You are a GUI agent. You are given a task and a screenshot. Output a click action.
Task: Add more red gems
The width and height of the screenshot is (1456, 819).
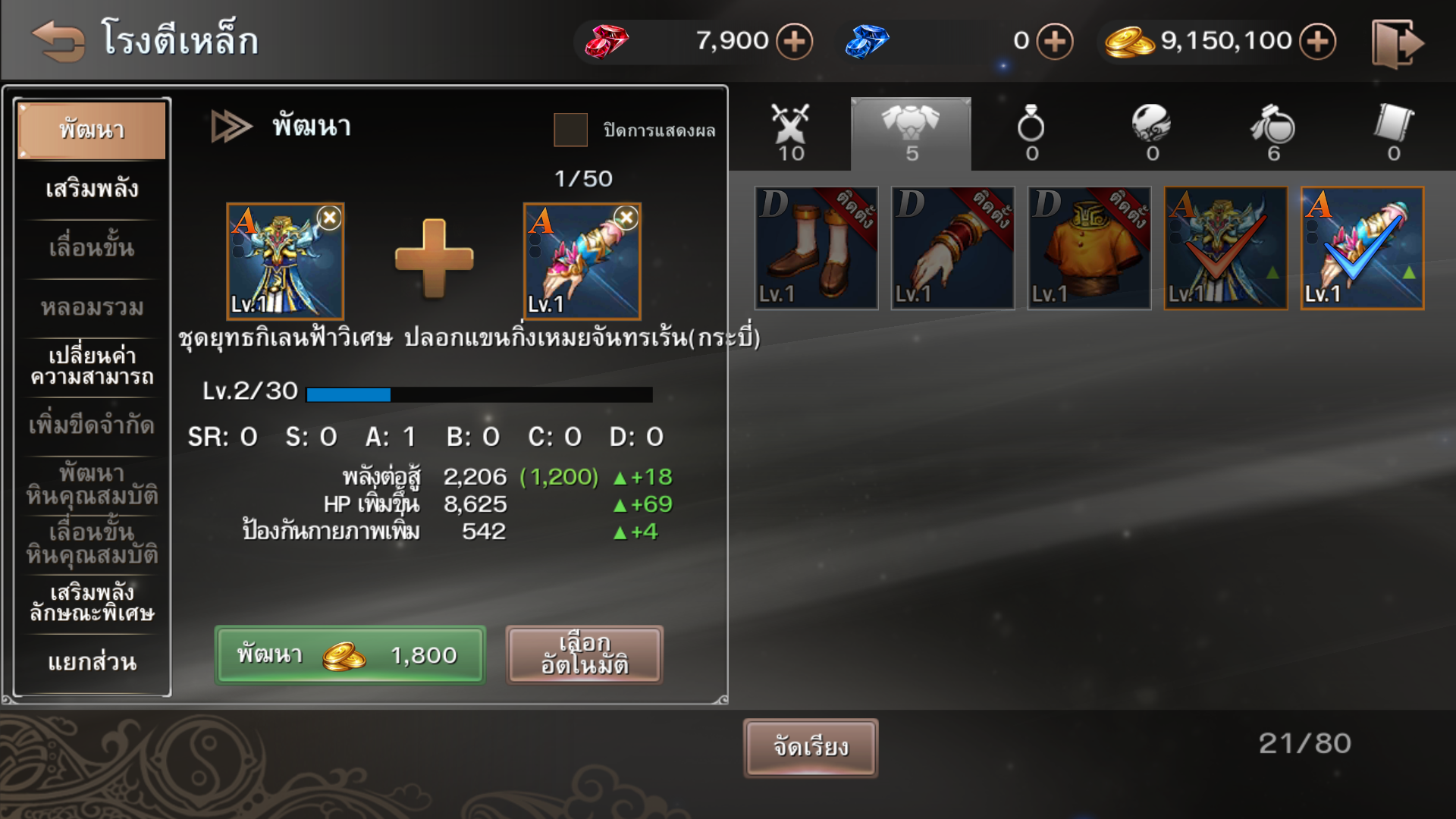[x=794, y=41]
